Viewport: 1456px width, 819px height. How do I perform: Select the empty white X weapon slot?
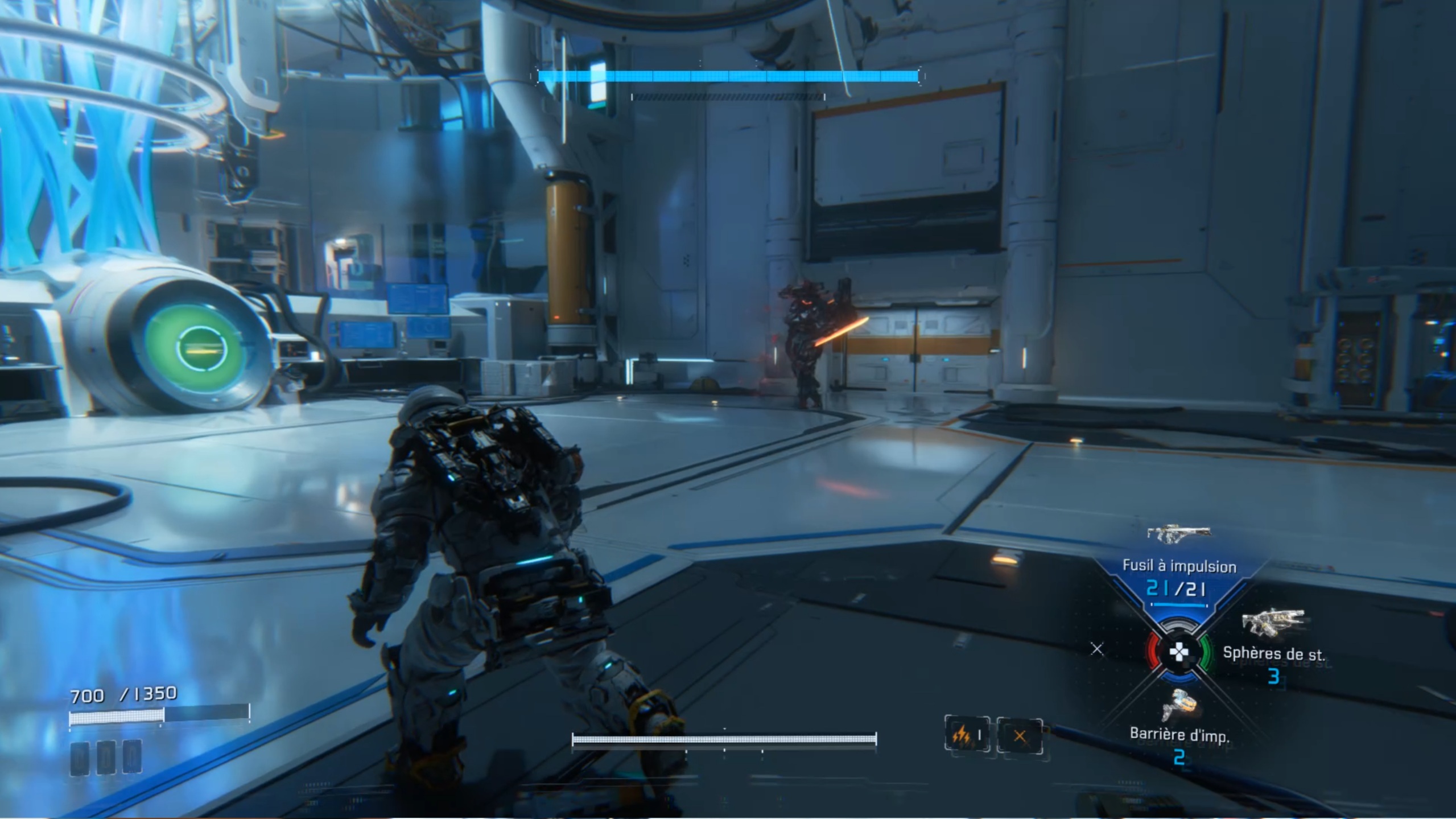tap(1097, 649)
